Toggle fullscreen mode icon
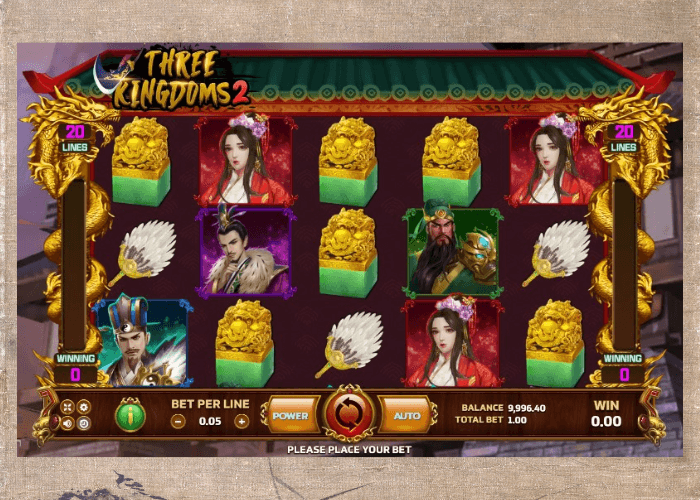The height and width of the screenshot is (500, 700). pyautogui.click(x=68, y=407)
